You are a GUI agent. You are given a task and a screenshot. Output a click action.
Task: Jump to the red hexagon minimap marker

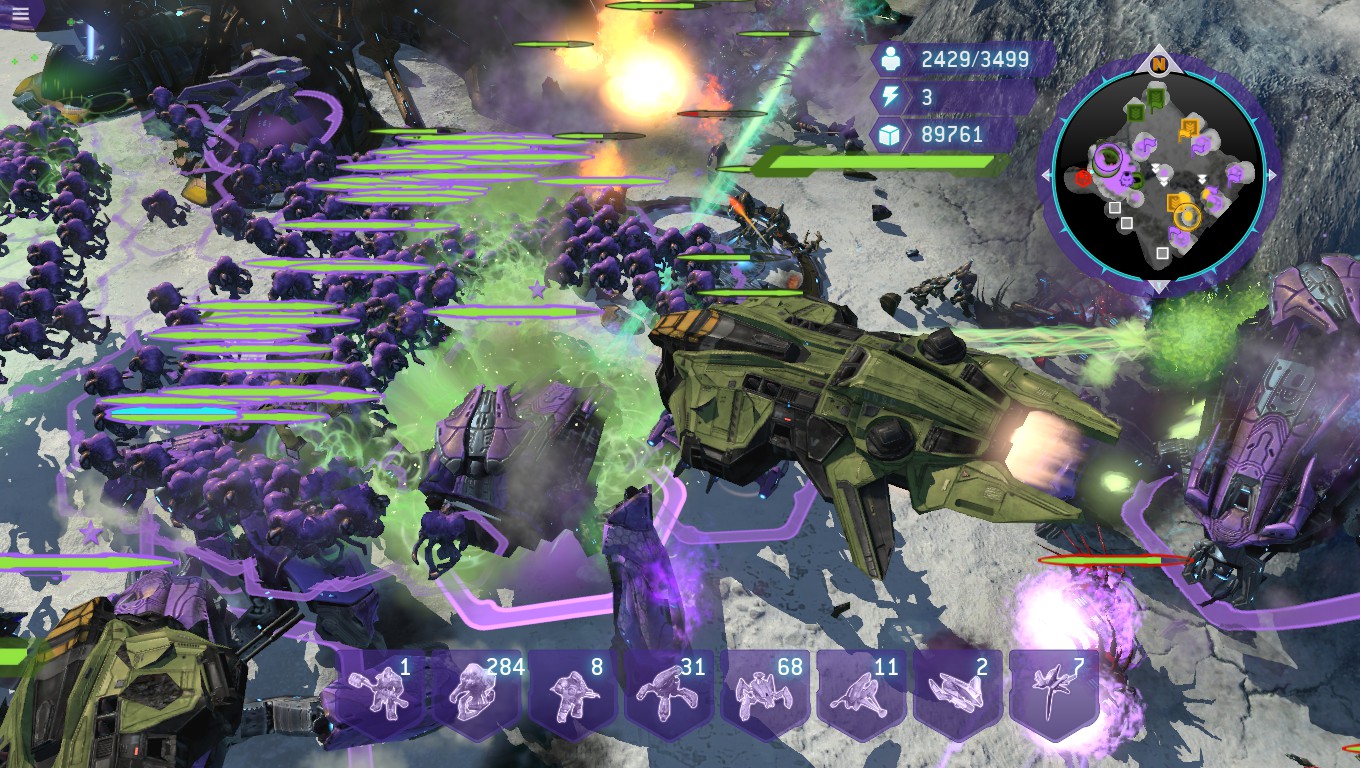[x=1083, y=179]
